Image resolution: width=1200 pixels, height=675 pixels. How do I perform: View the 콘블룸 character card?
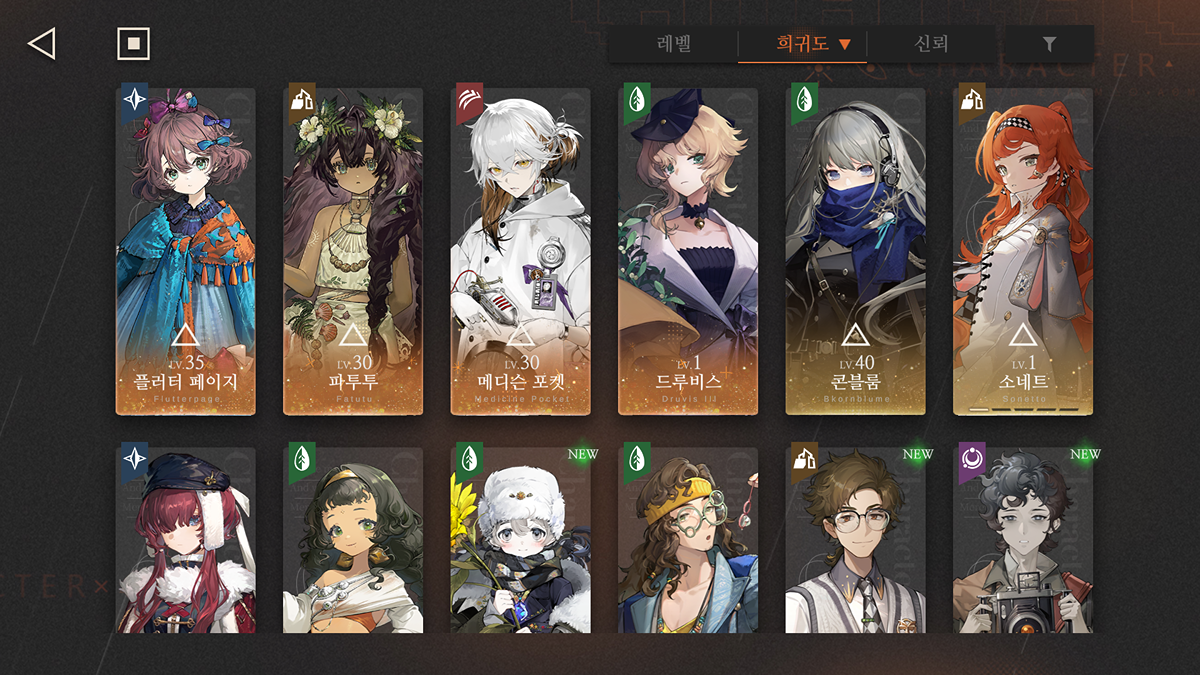(x=855, y=251)
